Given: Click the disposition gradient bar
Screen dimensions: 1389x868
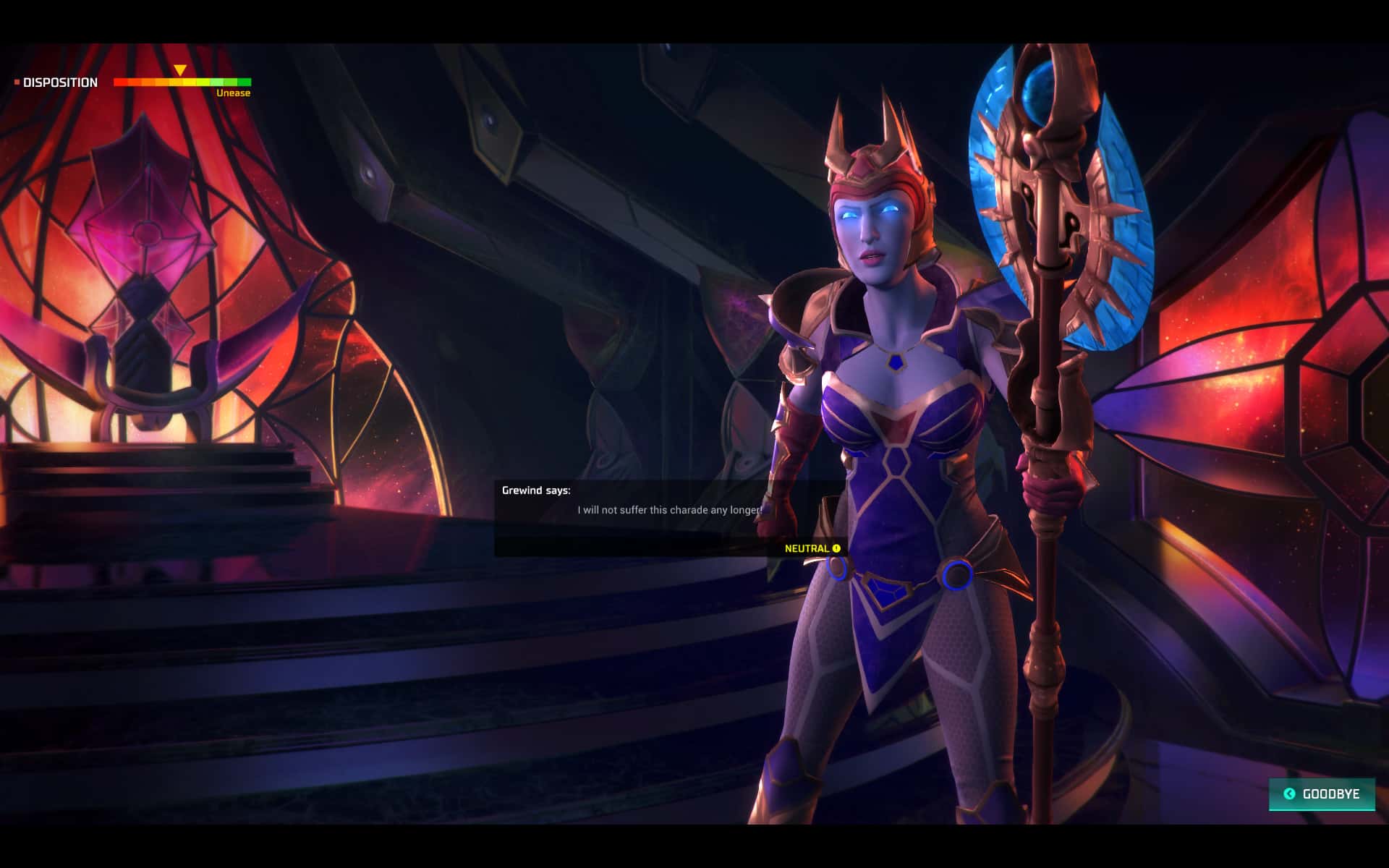Looking at the screenshot, I should click(182, 82).
